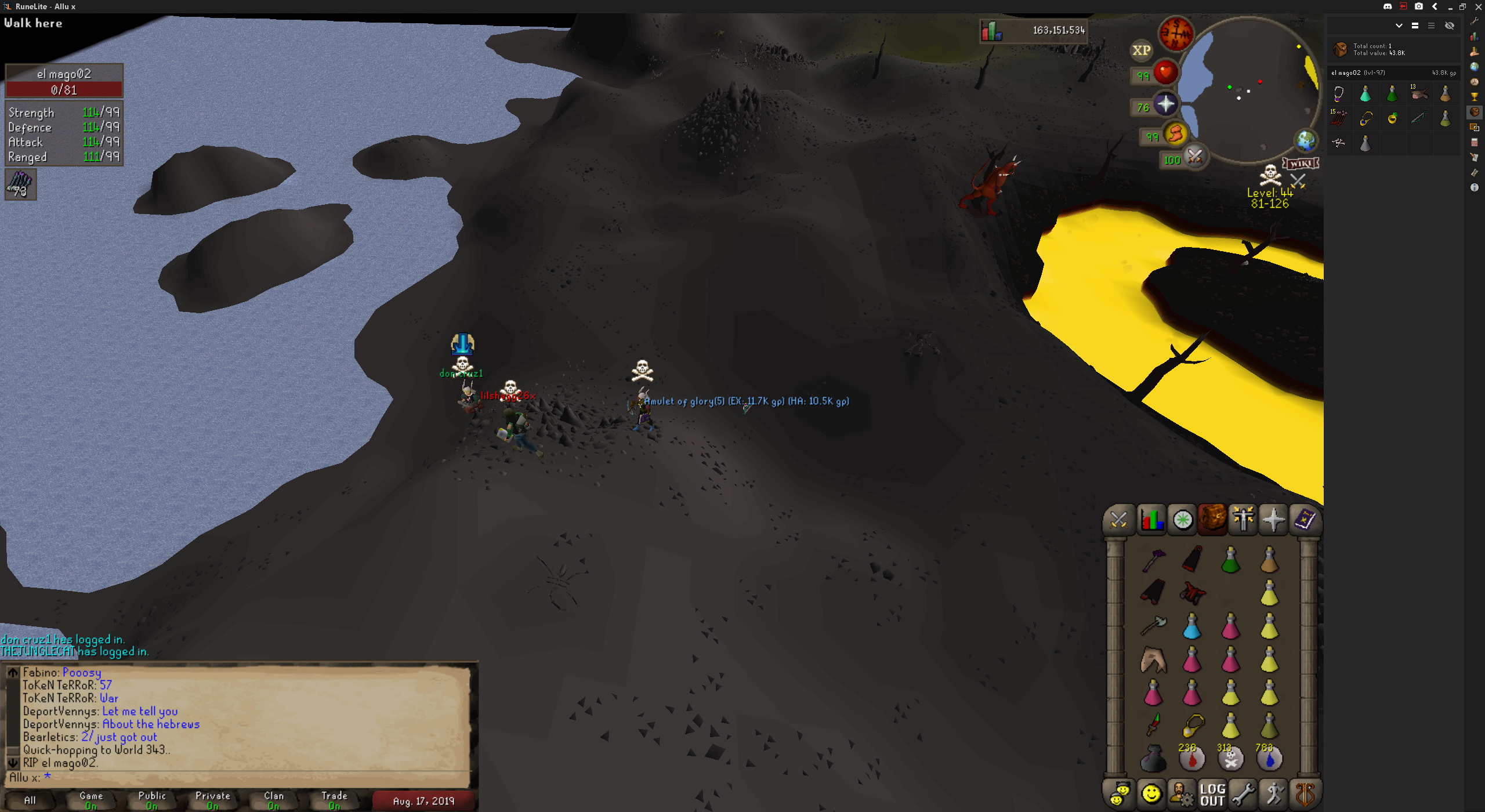
Task: Switch chat to the Clan tab
Action: [274, 800]
